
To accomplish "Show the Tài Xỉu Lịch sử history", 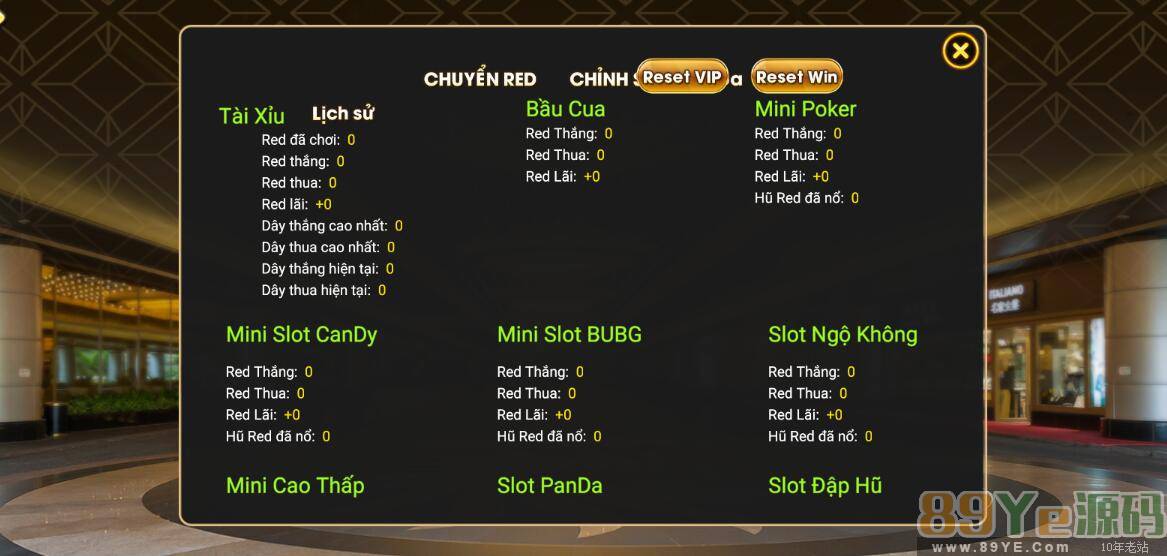I will 343,114.
